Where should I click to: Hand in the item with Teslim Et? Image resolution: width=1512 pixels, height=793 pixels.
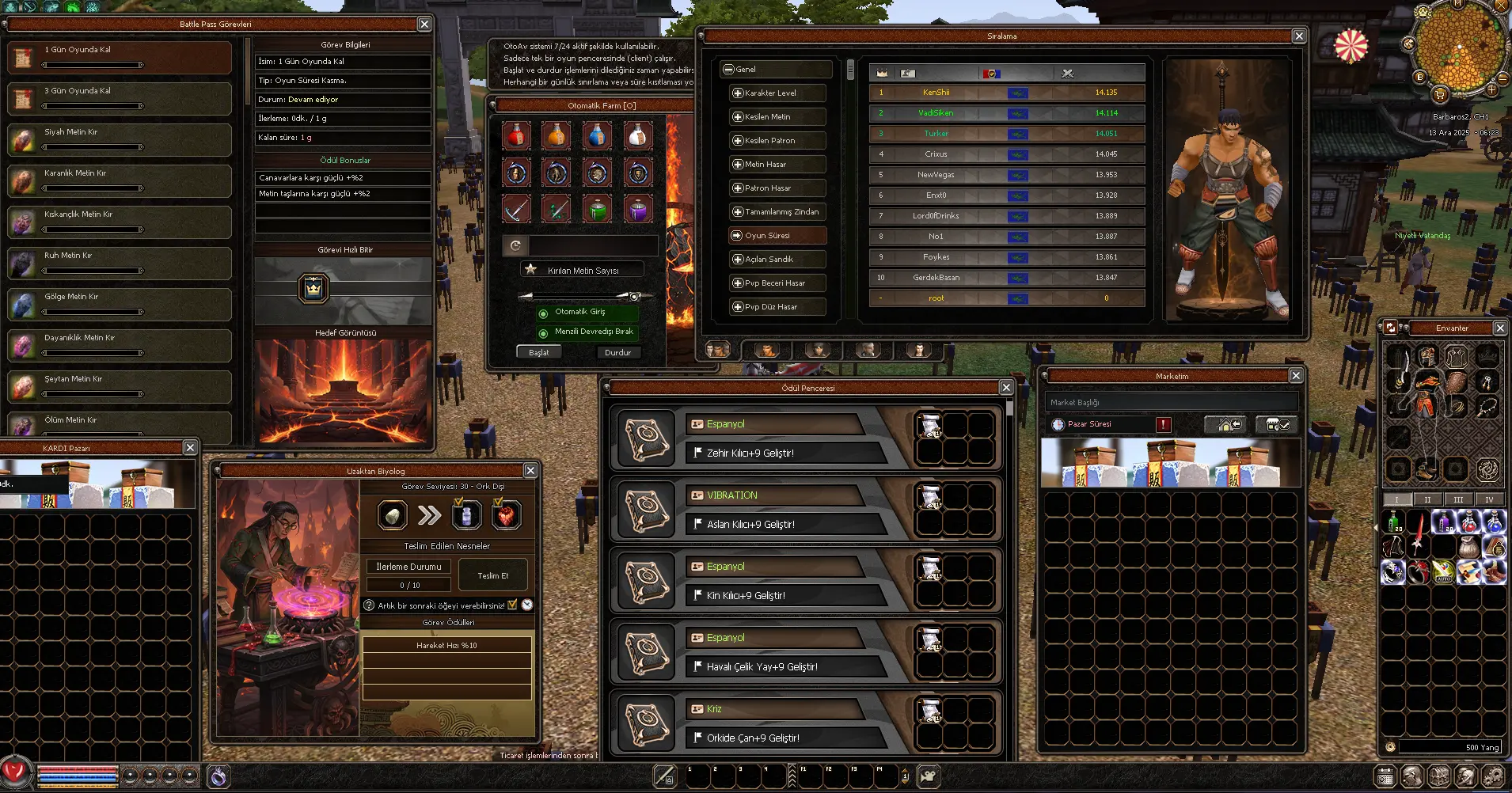point(492,575)
